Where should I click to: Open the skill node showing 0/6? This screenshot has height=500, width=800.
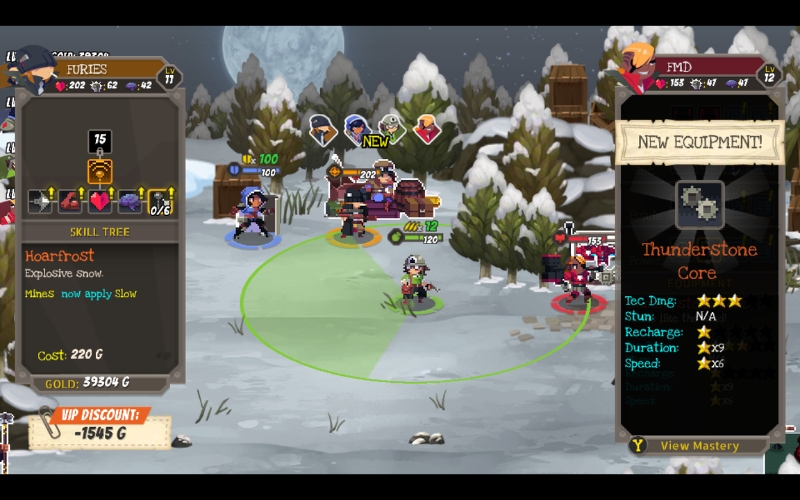tap(161, 202)
